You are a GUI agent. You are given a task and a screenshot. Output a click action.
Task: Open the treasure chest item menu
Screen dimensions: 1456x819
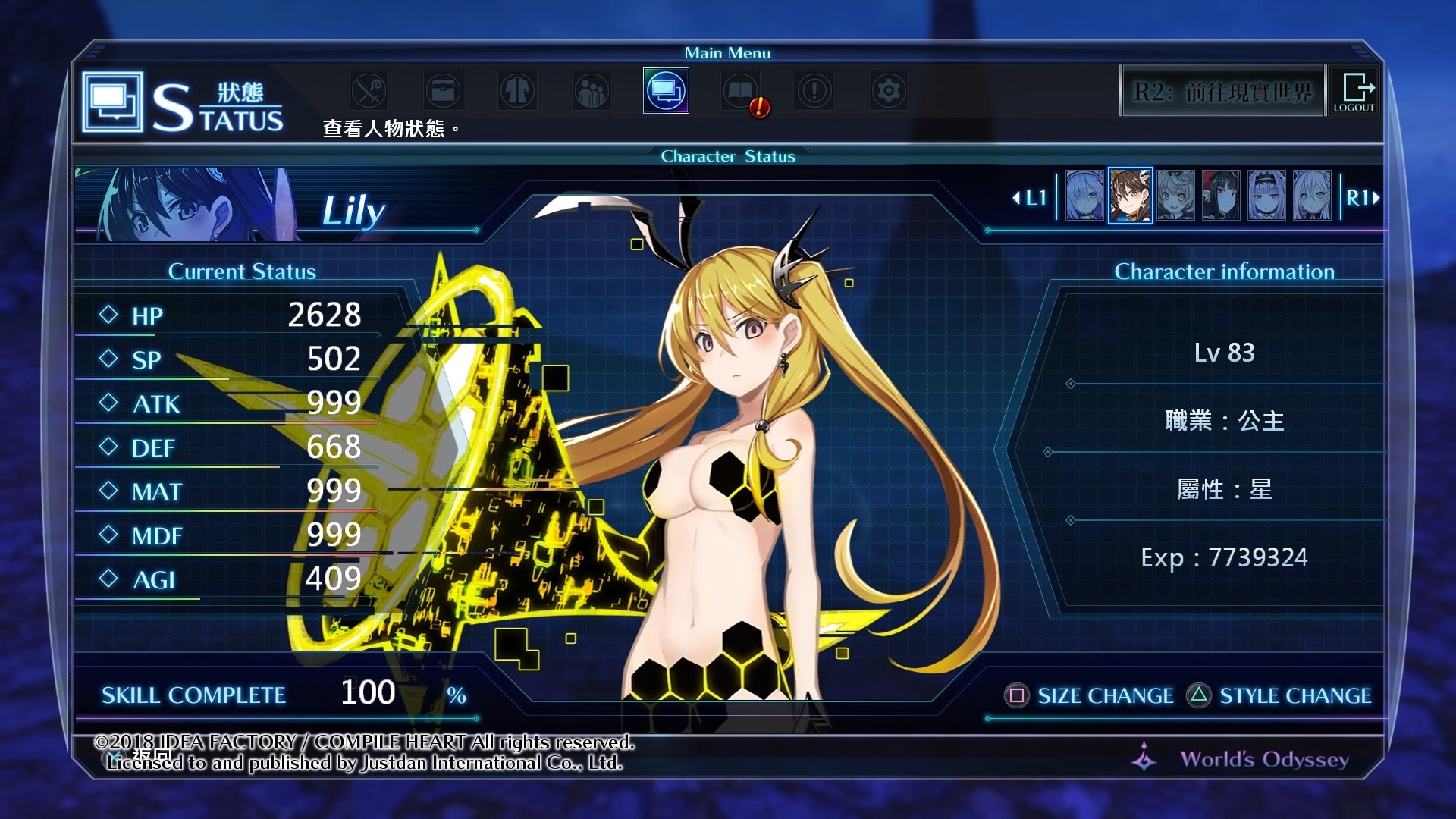[443, 91]
